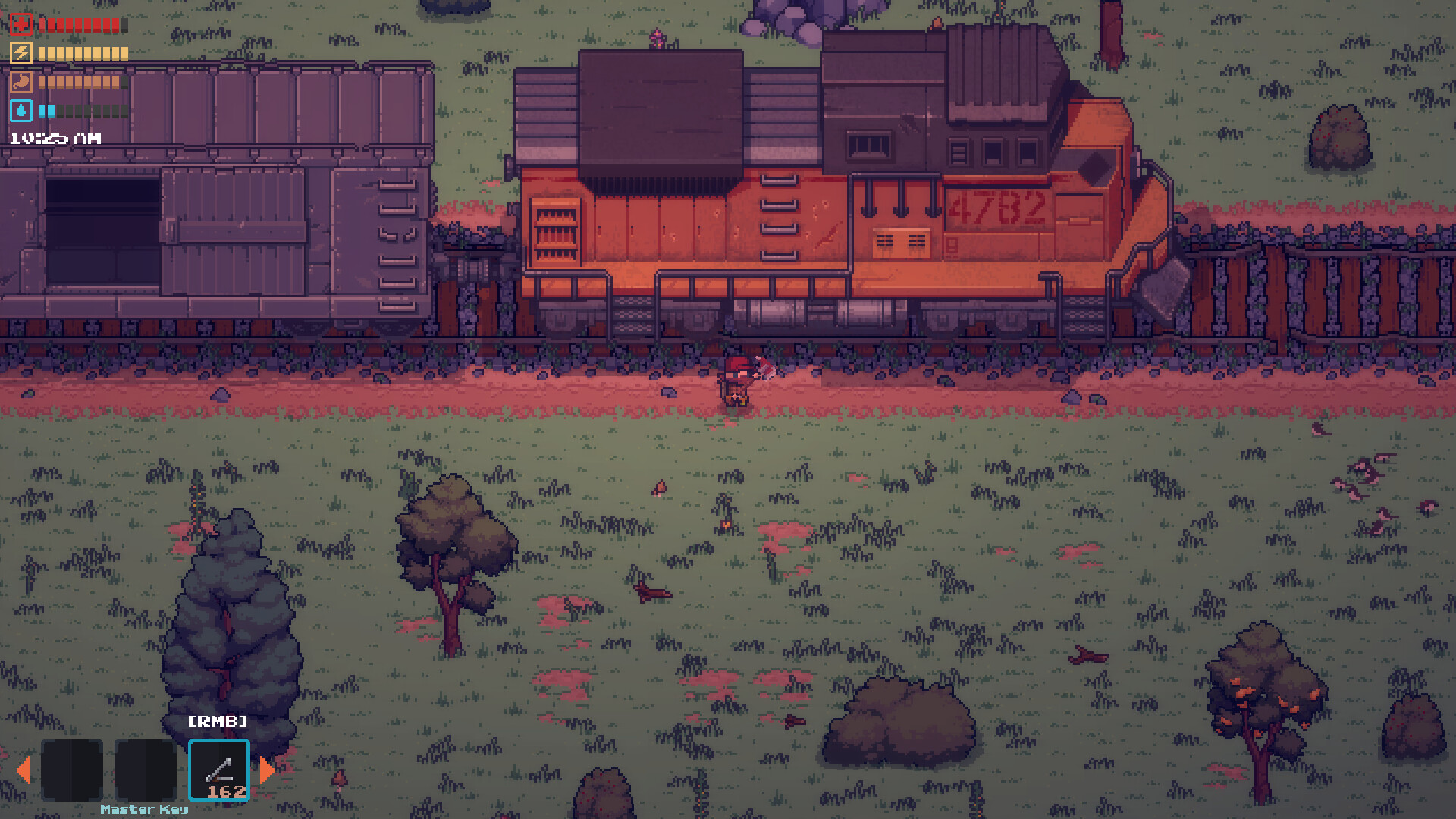Click the first empty hotbar slot

74,770
